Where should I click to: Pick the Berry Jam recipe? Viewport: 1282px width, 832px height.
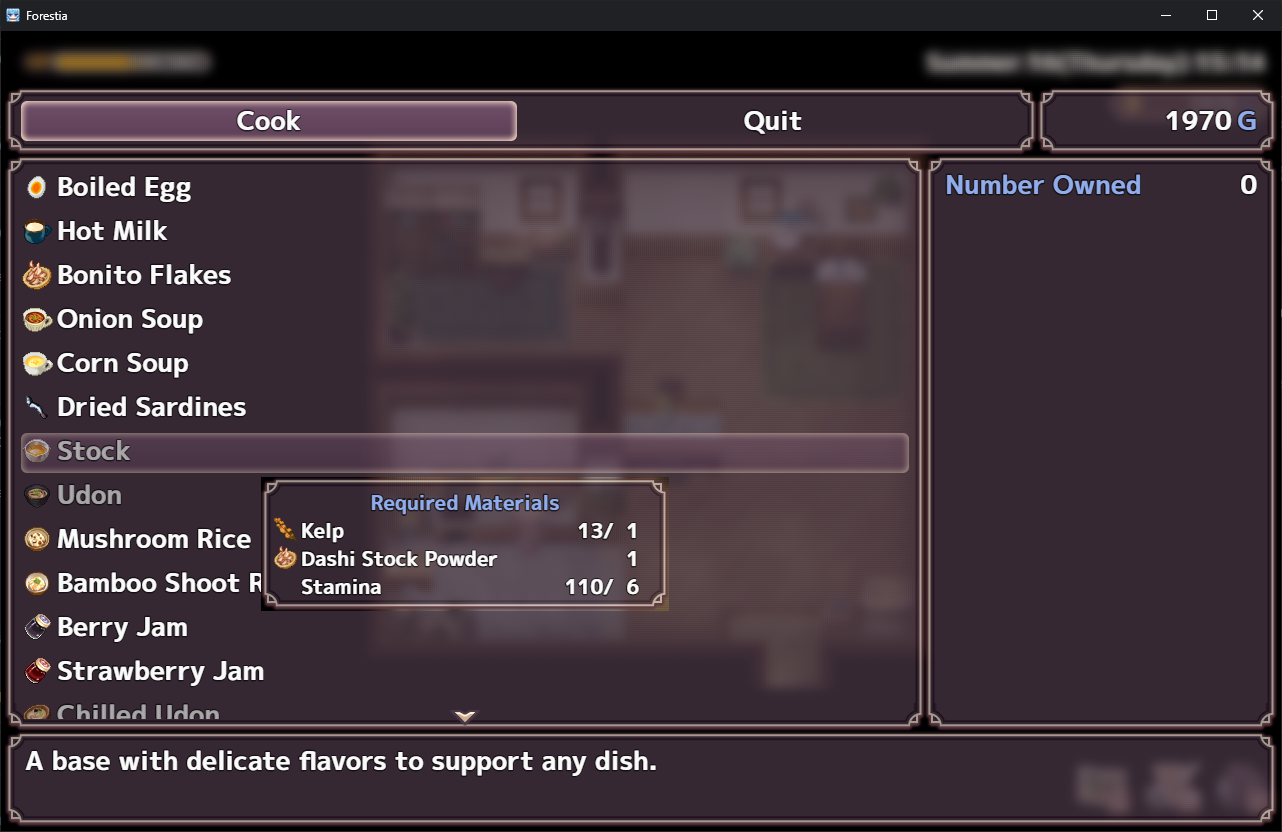tap(122, 627)
